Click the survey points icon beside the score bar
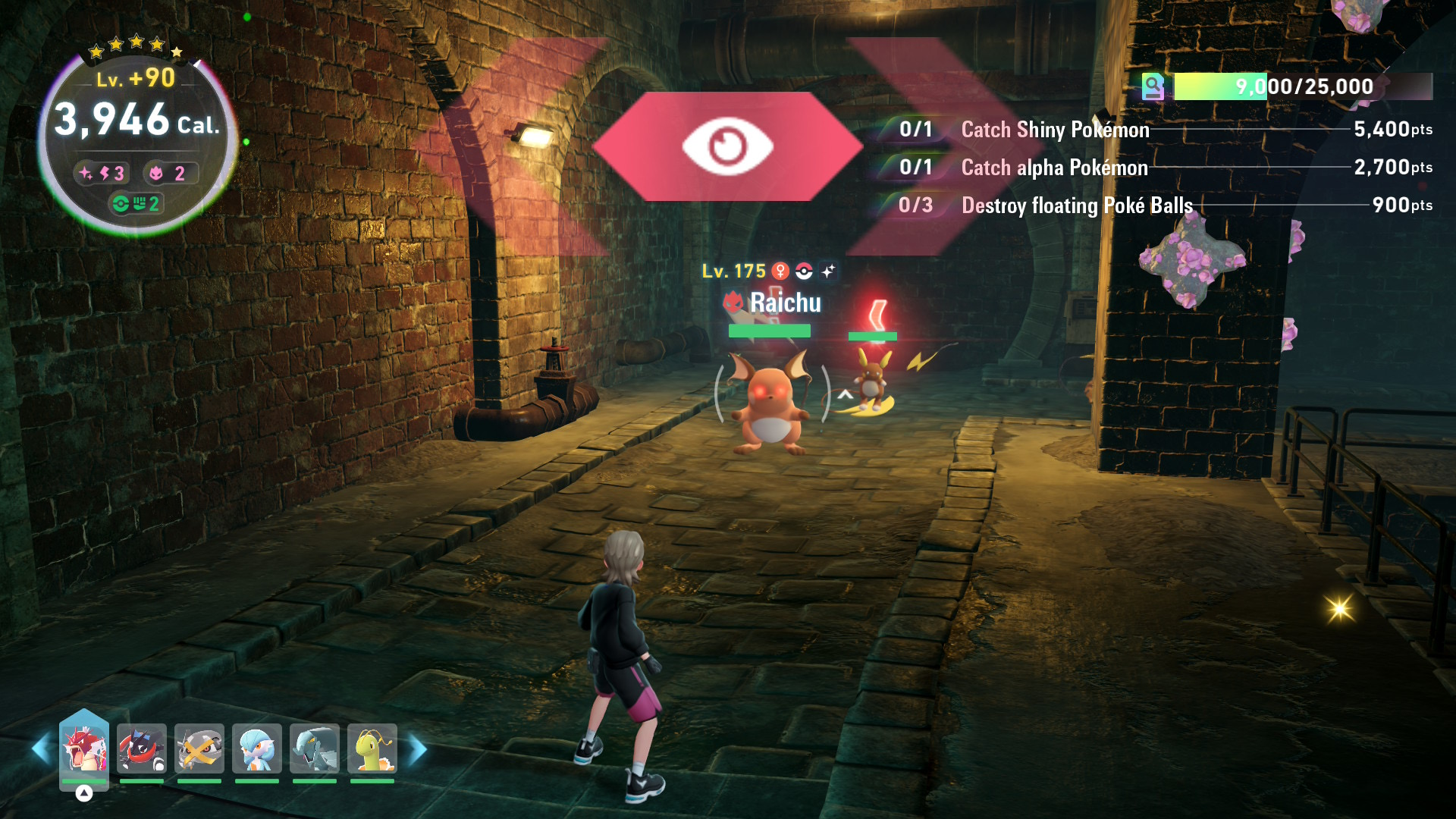Image resolution: width=1456 pixels, height=819 pixels. coord(1153,87)
